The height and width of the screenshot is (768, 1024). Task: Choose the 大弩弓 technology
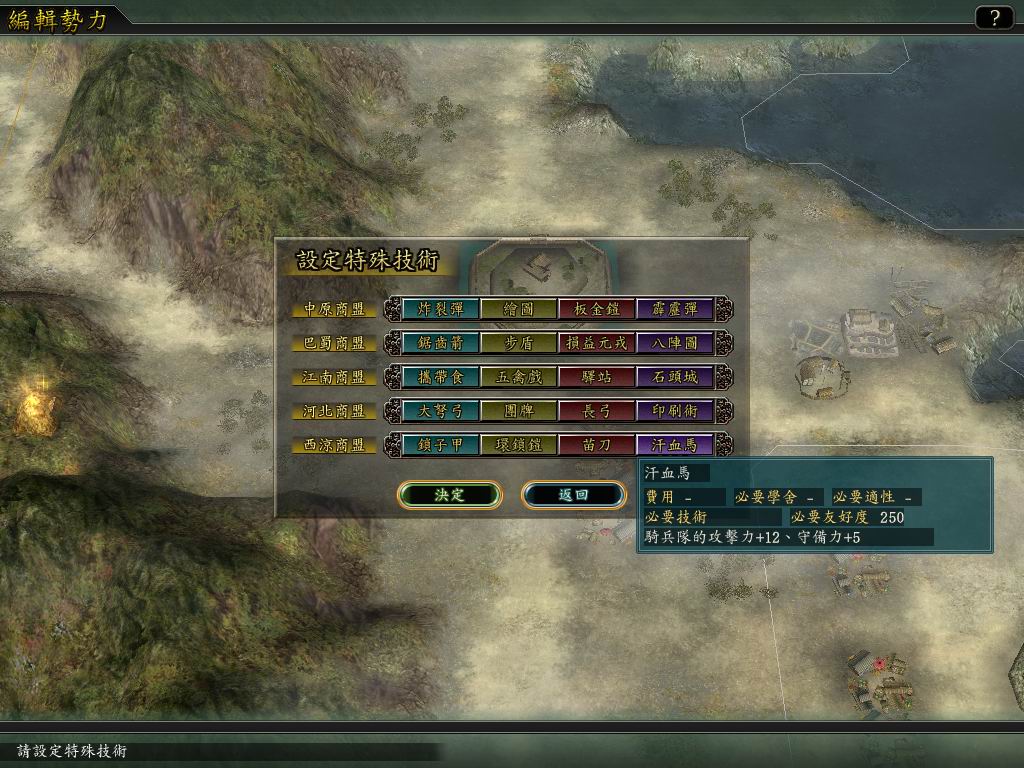tap(440, 411)
